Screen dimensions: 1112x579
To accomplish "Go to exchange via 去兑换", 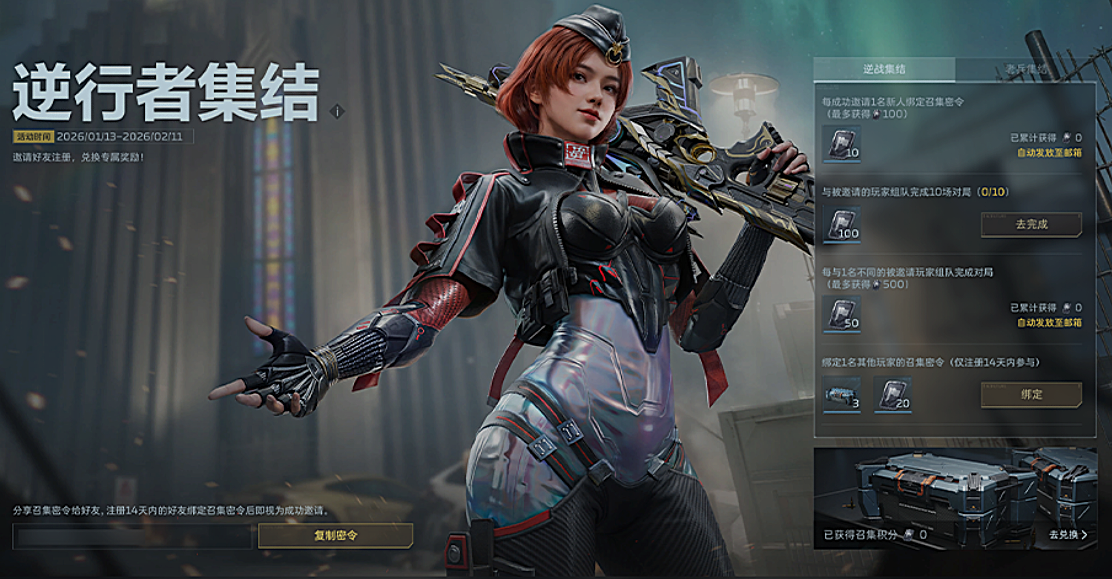I will tap(1067, 535).
